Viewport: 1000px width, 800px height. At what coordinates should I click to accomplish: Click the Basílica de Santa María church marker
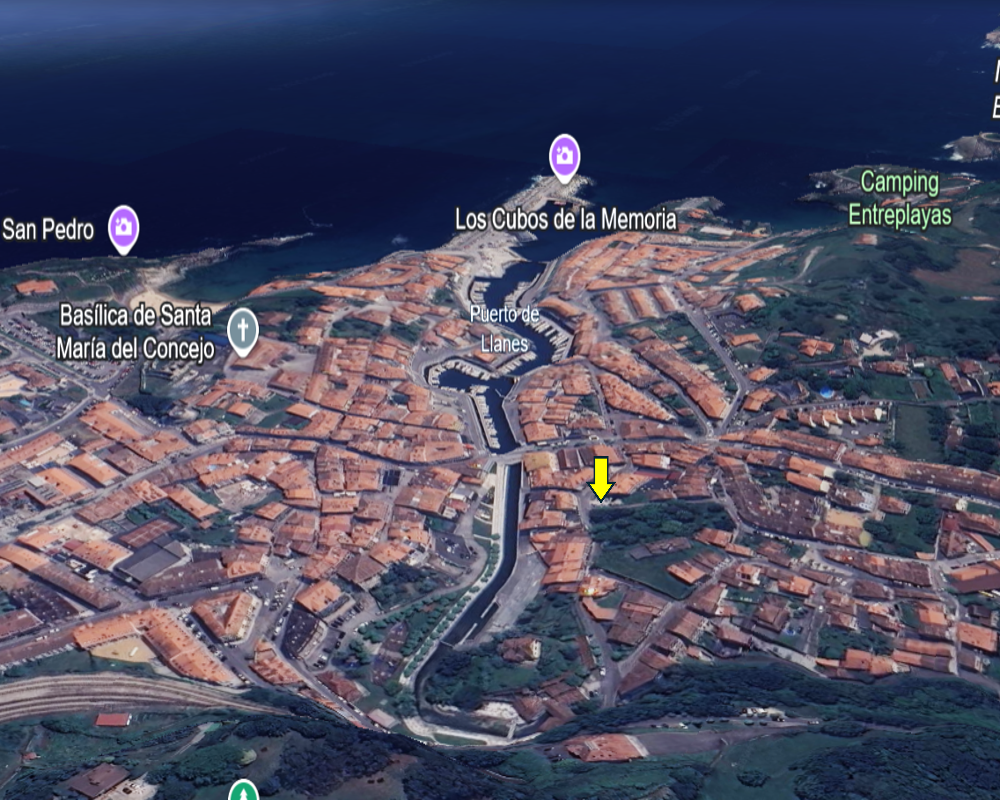(242, 330)
